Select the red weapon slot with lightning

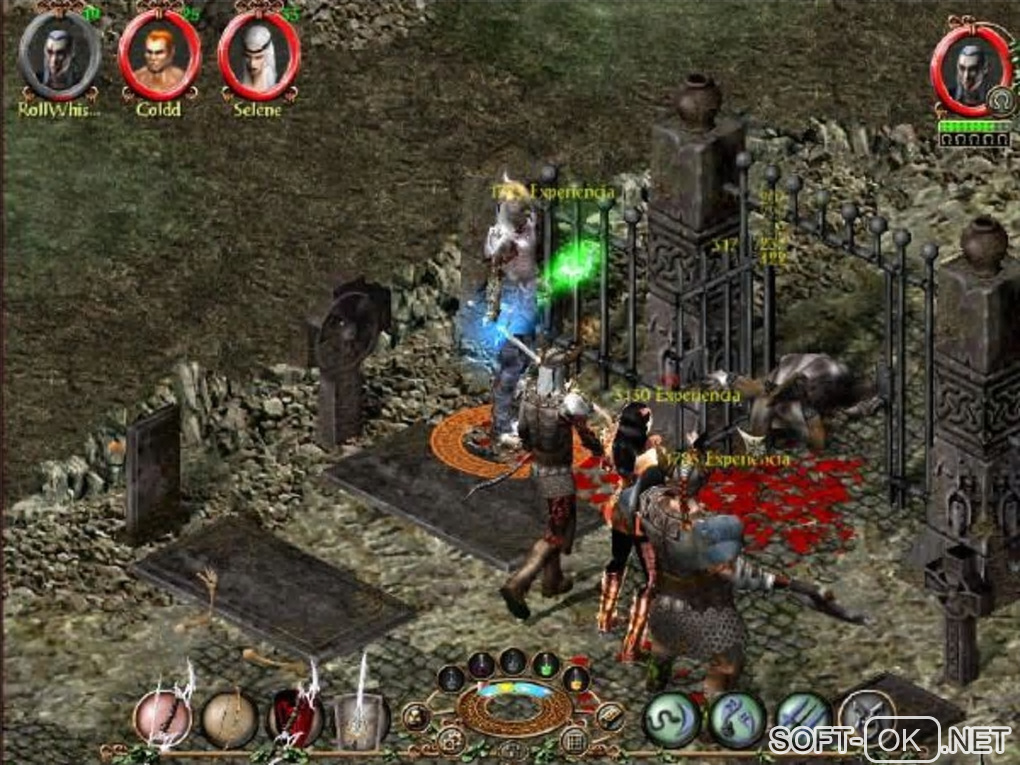pos(295,718)
